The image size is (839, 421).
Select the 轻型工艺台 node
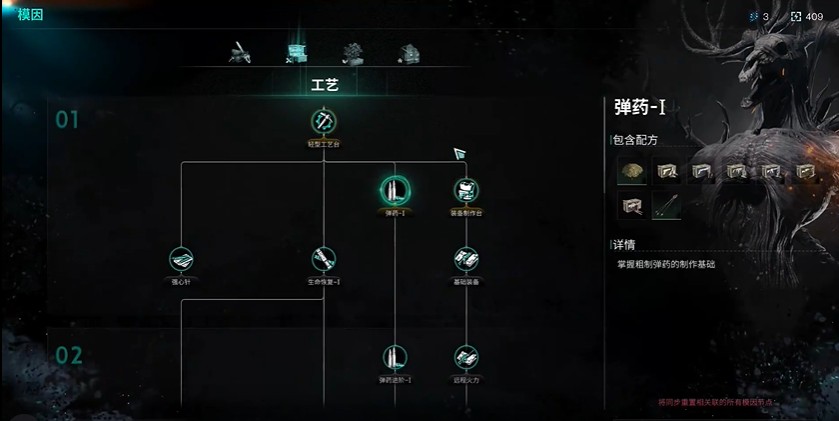pos(324,123)
